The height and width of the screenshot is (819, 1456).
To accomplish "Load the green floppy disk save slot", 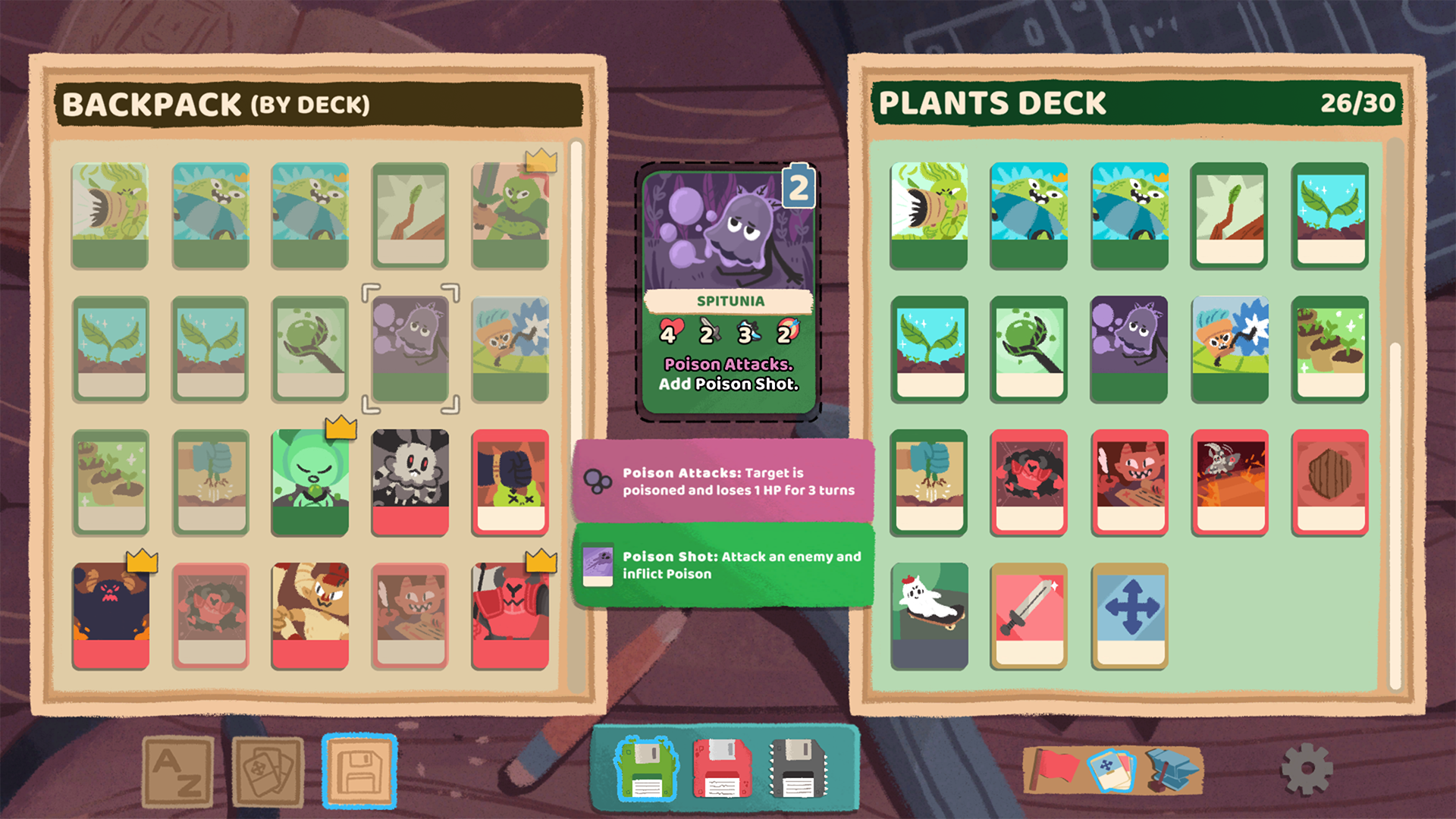I will click(x=646, y=768).
